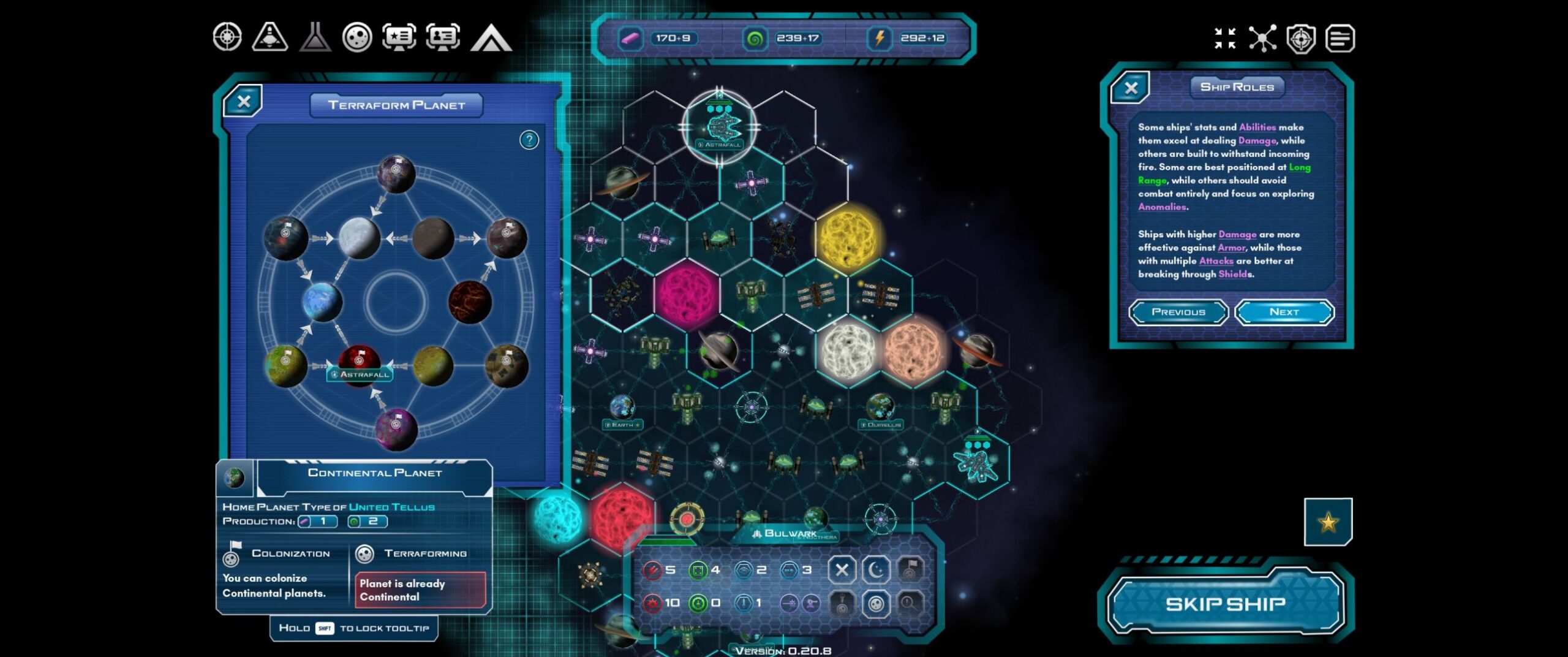Image resolution: width=1568 pixels, height=657 pixels.
Task: Open the crosshair gear icon in top-left toolbar
Action: pos(227,37)
